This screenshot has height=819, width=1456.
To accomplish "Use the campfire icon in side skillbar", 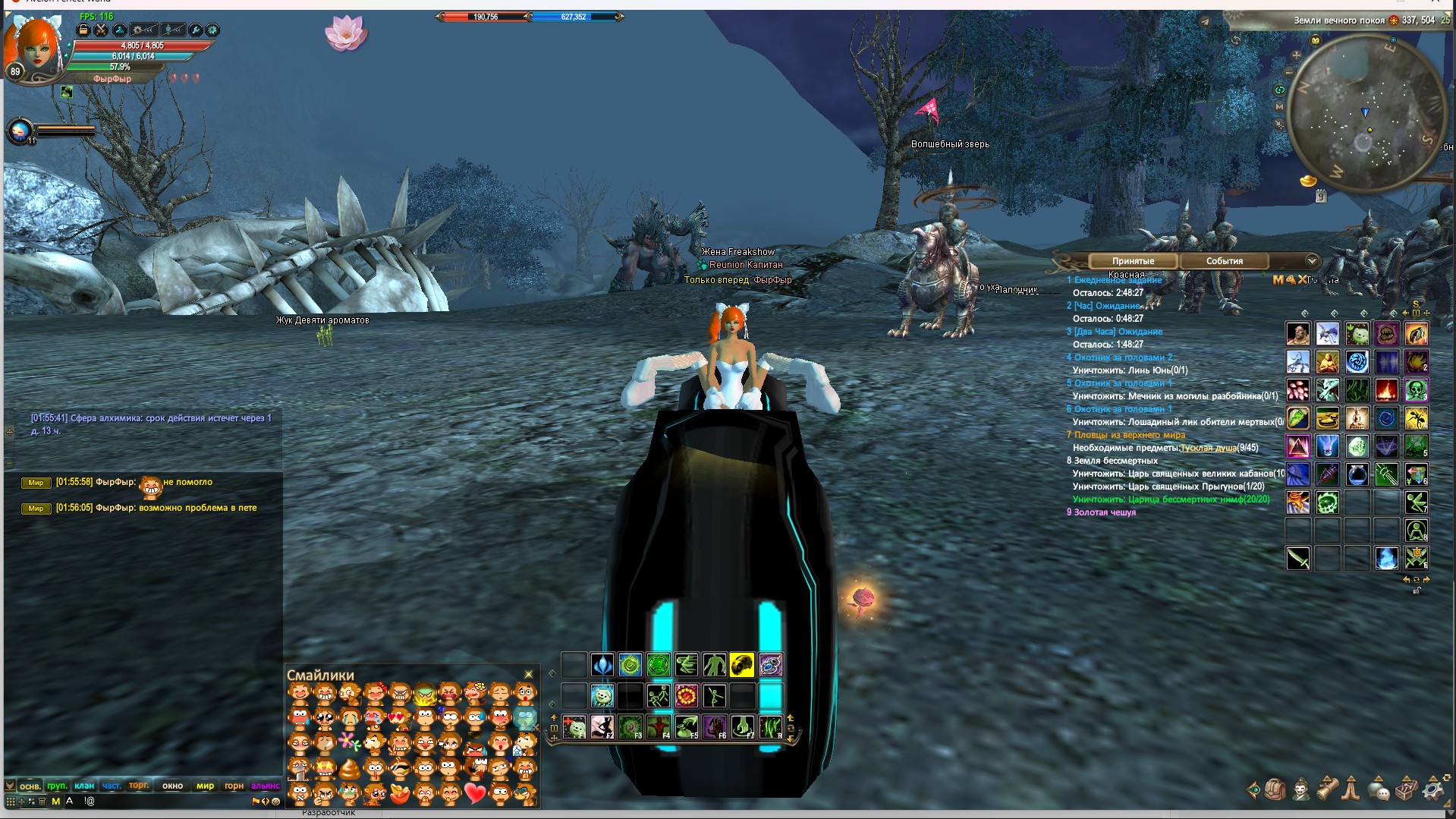I will [x=1386, y=390].
